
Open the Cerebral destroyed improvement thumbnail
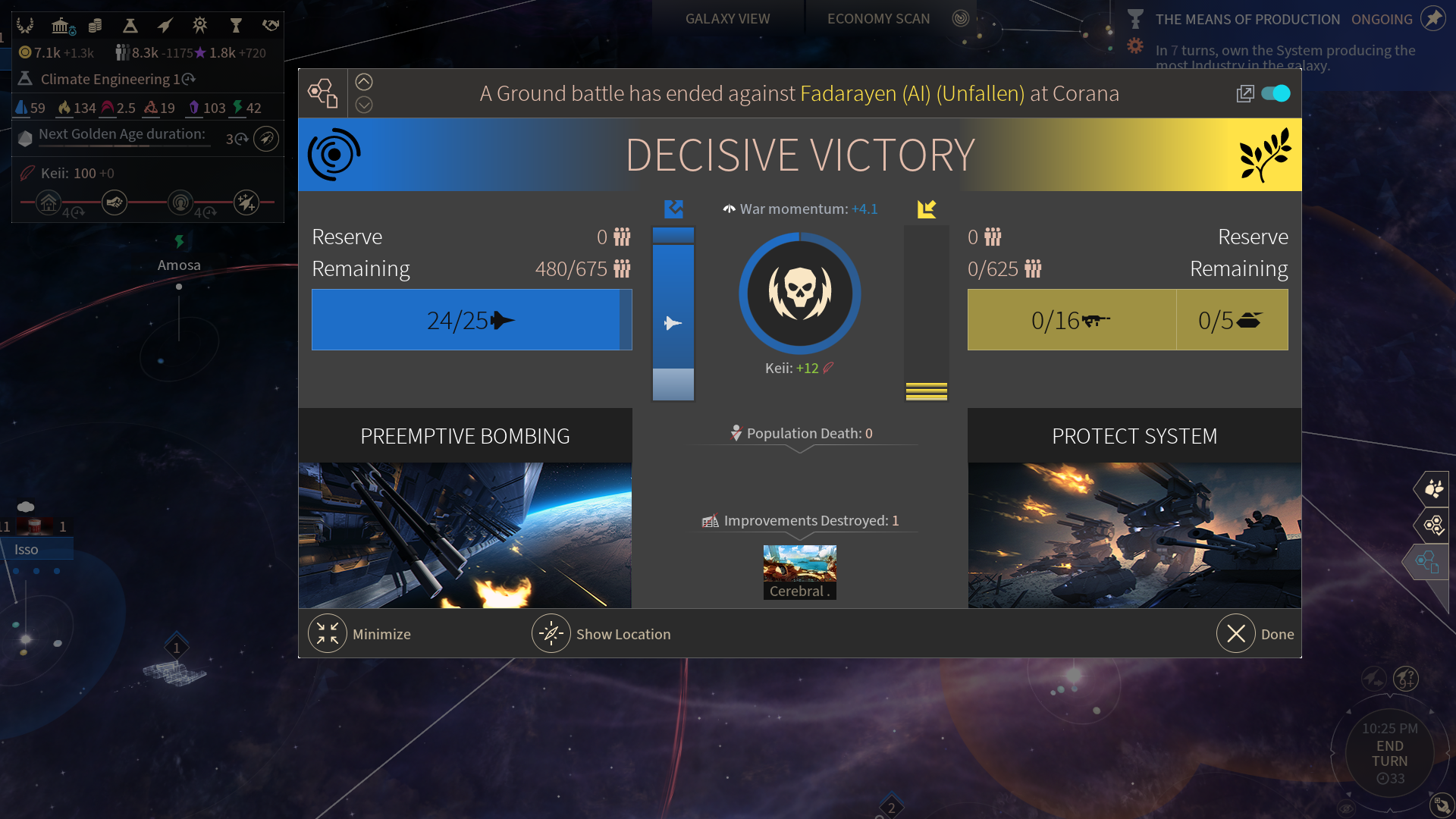pos(799,572)
